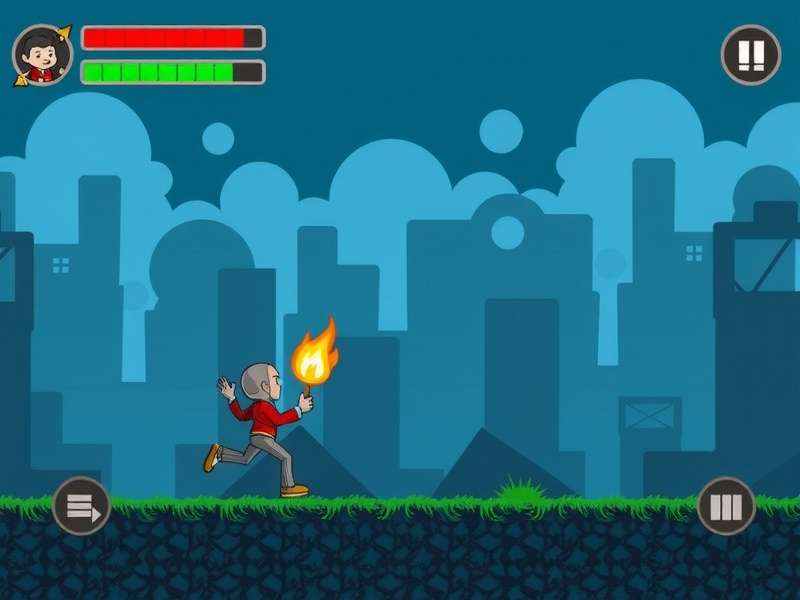Image resolution: width=800 pixels, height=600 pixels.
Task: Tap the round button with lines and arrow
Action: 81,506
